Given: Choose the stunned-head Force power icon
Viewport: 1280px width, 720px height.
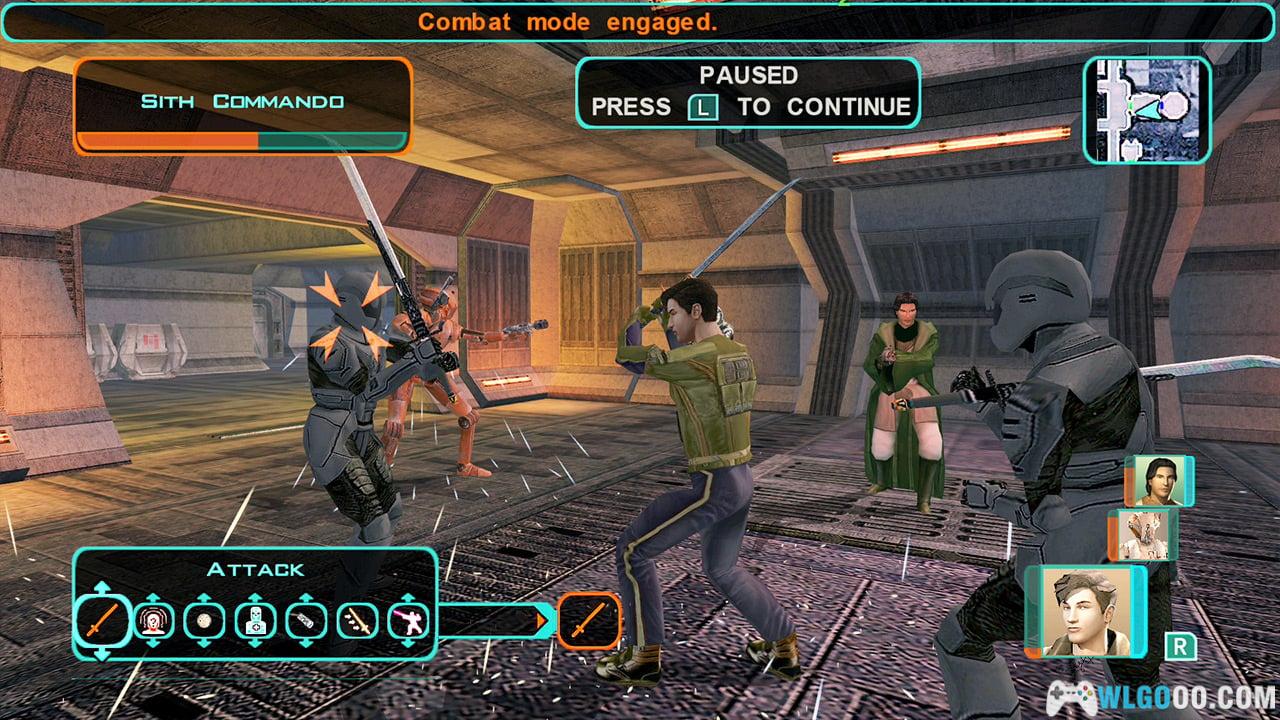Looking at the screenshot, I should coord(154,621).
